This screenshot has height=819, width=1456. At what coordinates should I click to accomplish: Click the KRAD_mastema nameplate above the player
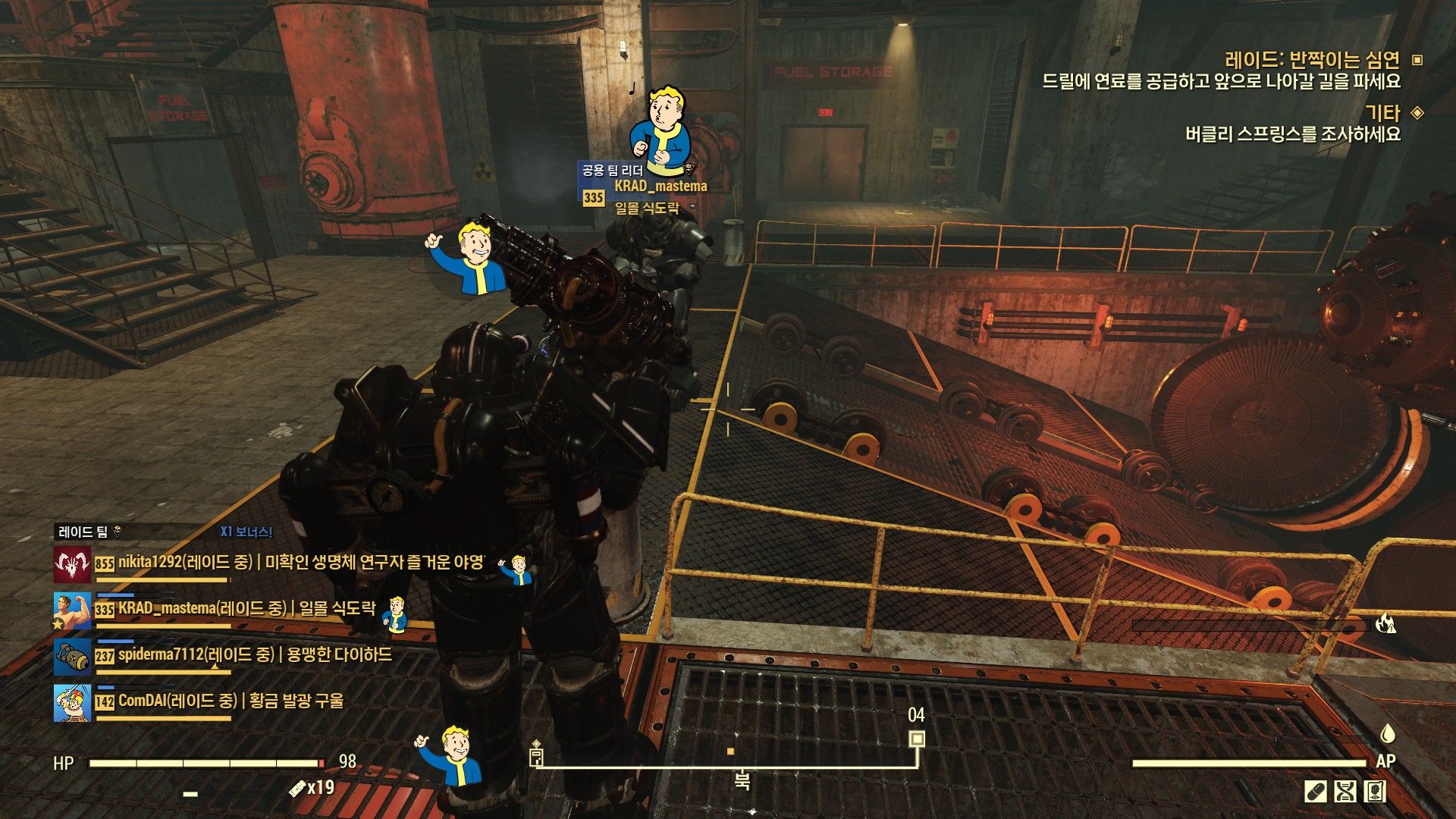(x=660, y=186)
